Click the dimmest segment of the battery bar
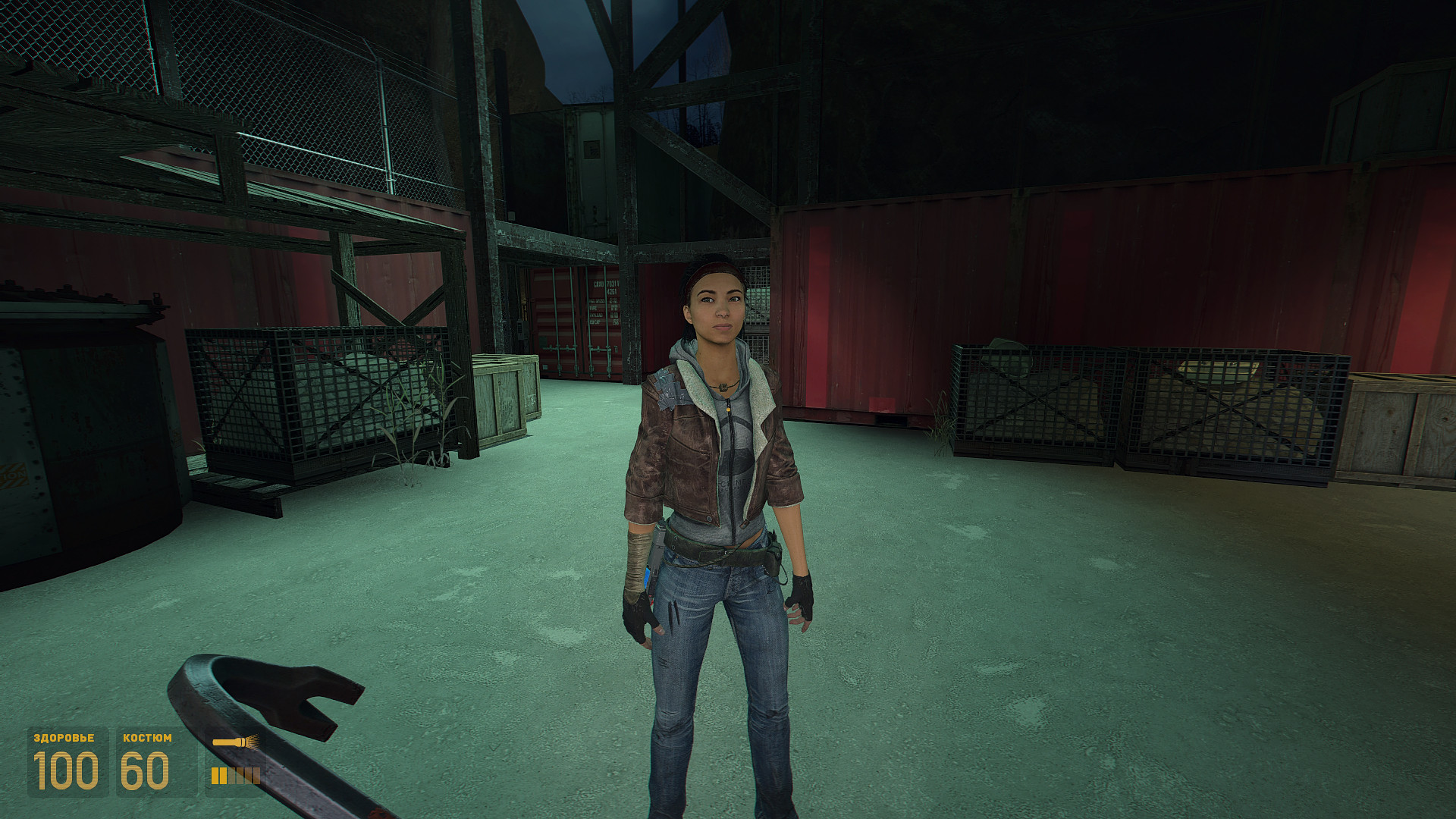1456x819 pixels. click(x=256, y=775)
